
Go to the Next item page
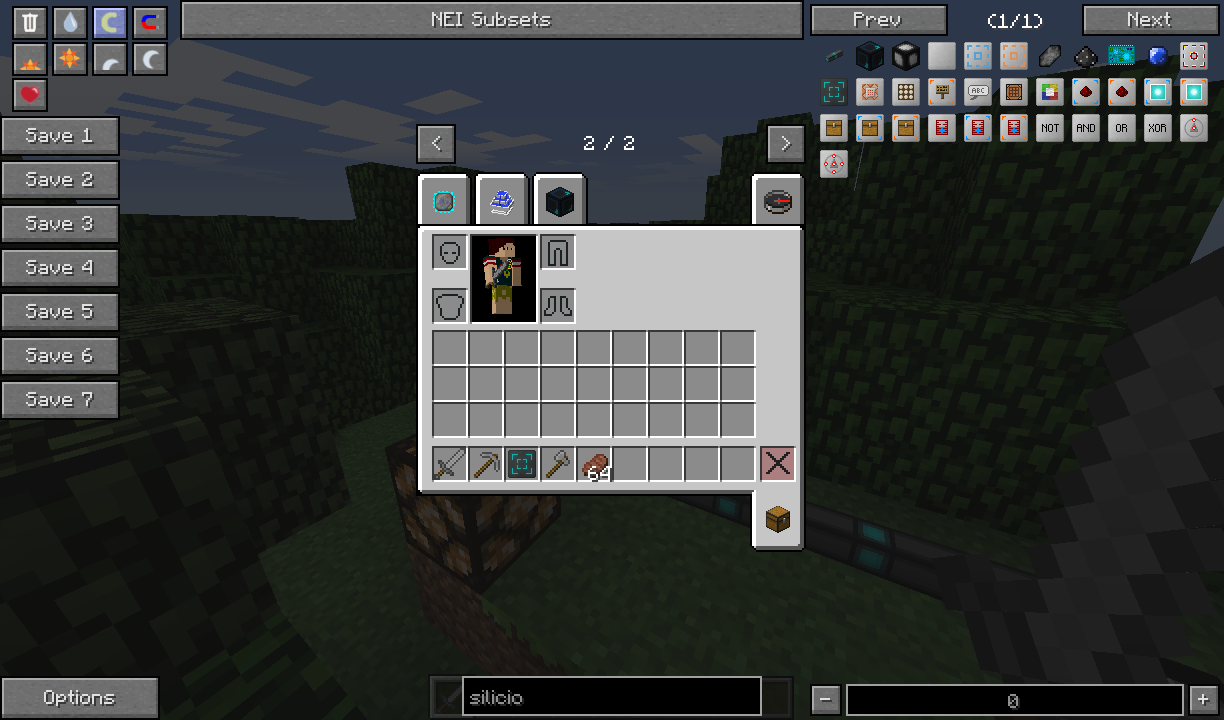coord(1149,20)
